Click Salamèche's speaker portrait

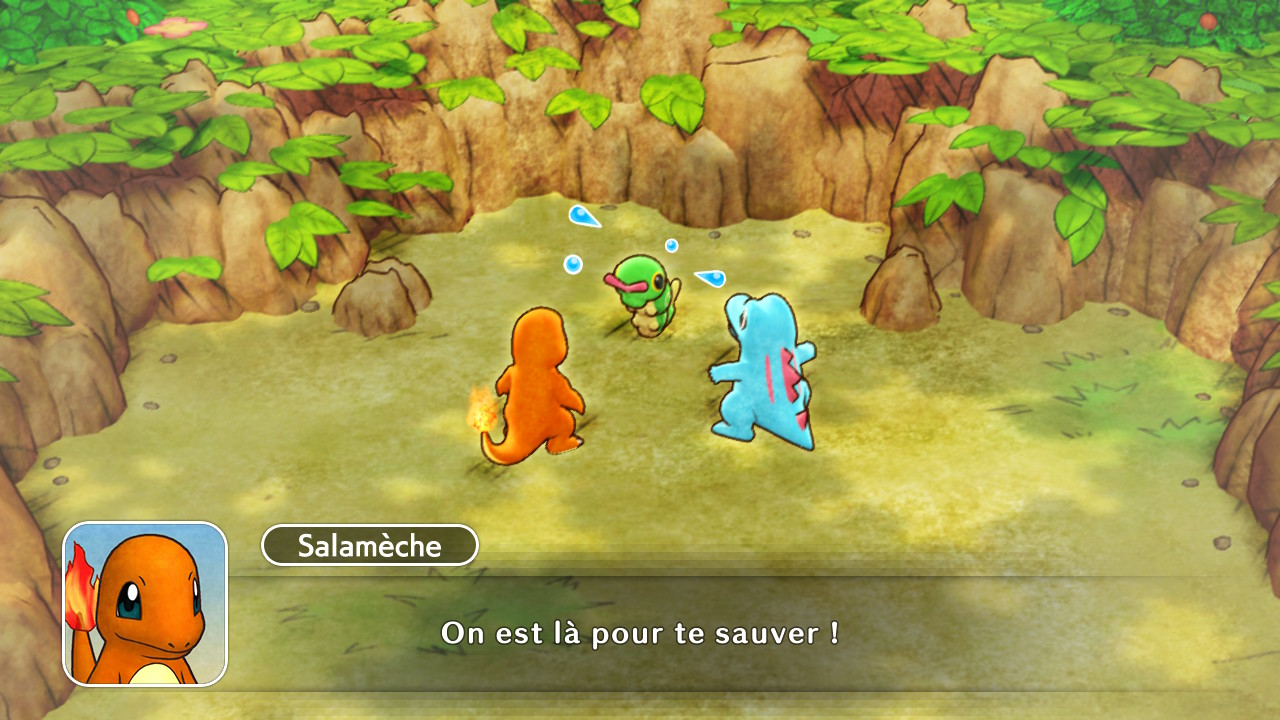(145, 604)
